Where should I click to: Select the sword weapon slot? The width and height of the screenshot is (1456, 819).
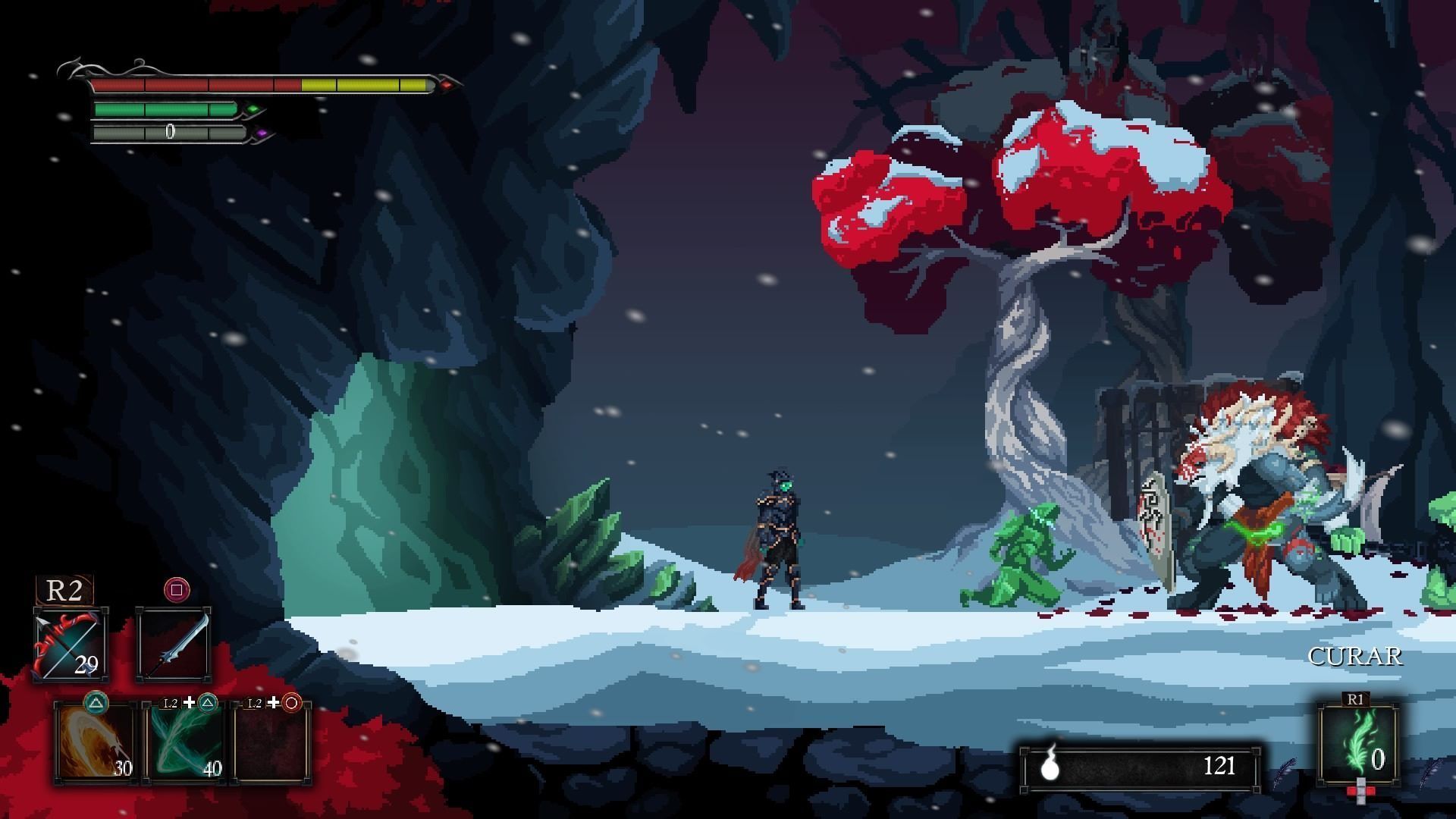coord(174,645)
